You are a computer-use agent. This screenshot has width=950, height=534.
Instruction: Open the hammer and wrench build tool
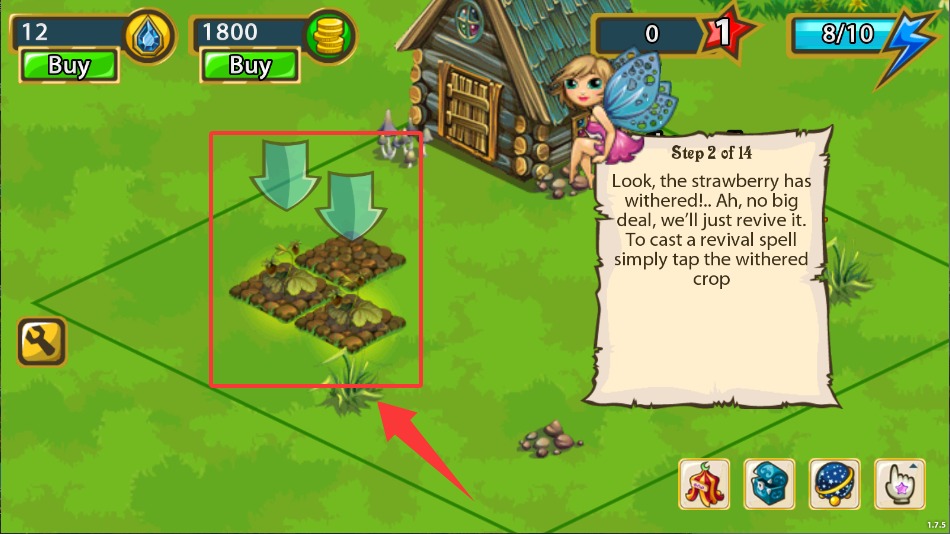tap(41, 343)
